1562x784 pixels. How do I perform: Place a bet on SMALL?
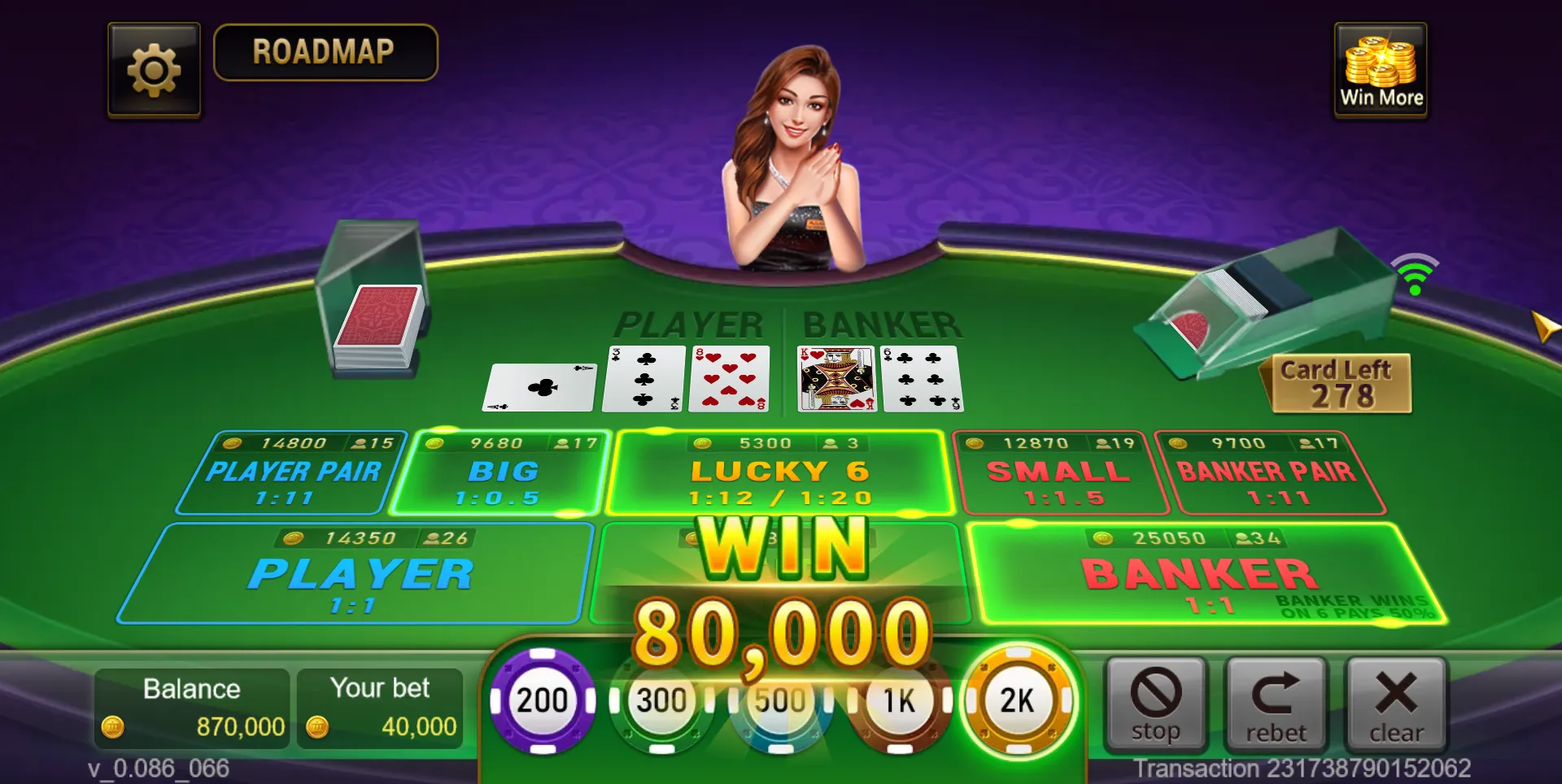1058,473
